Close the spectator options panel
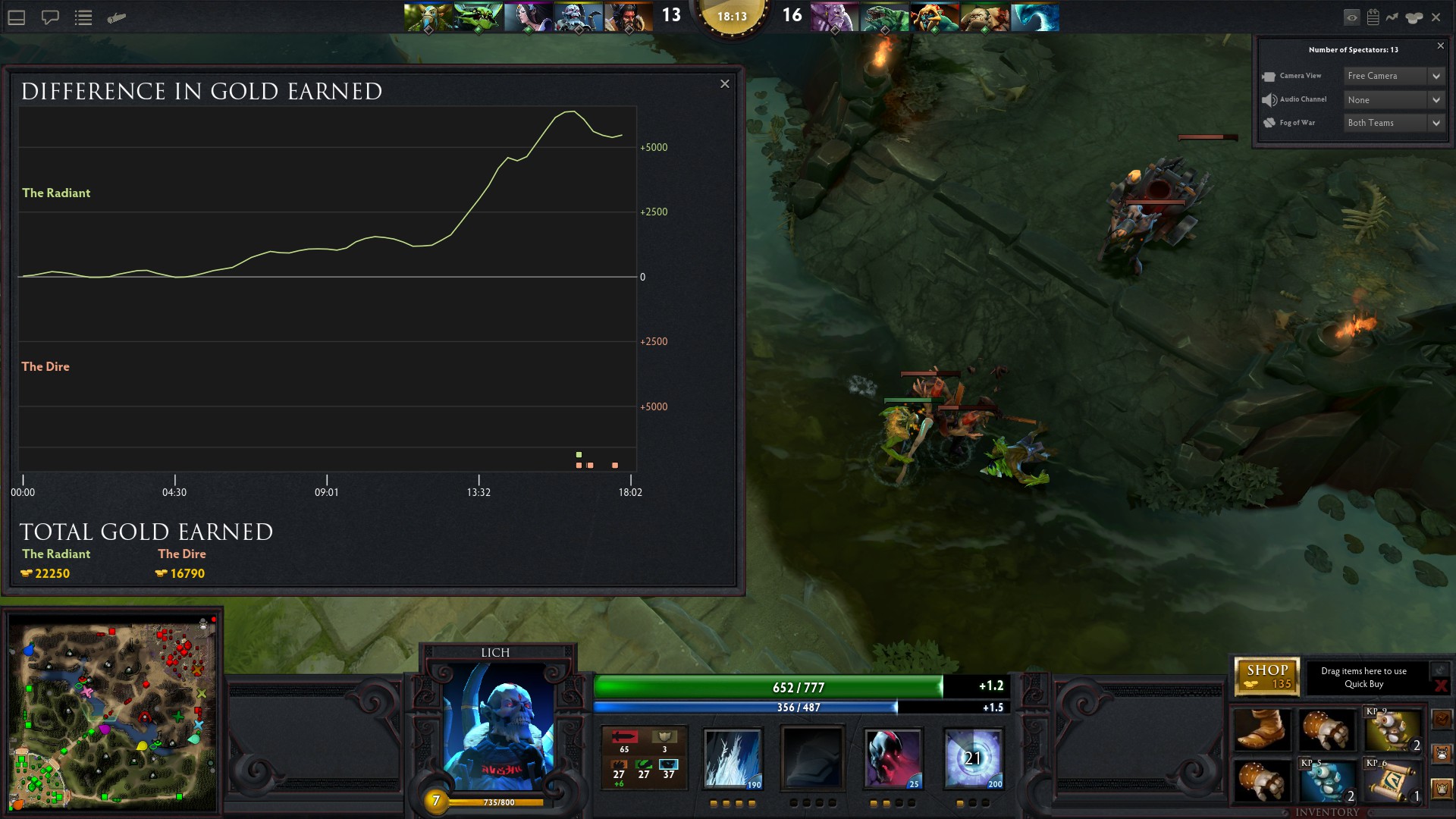Screen dimensions: 1456x819 click(1440, 46)
